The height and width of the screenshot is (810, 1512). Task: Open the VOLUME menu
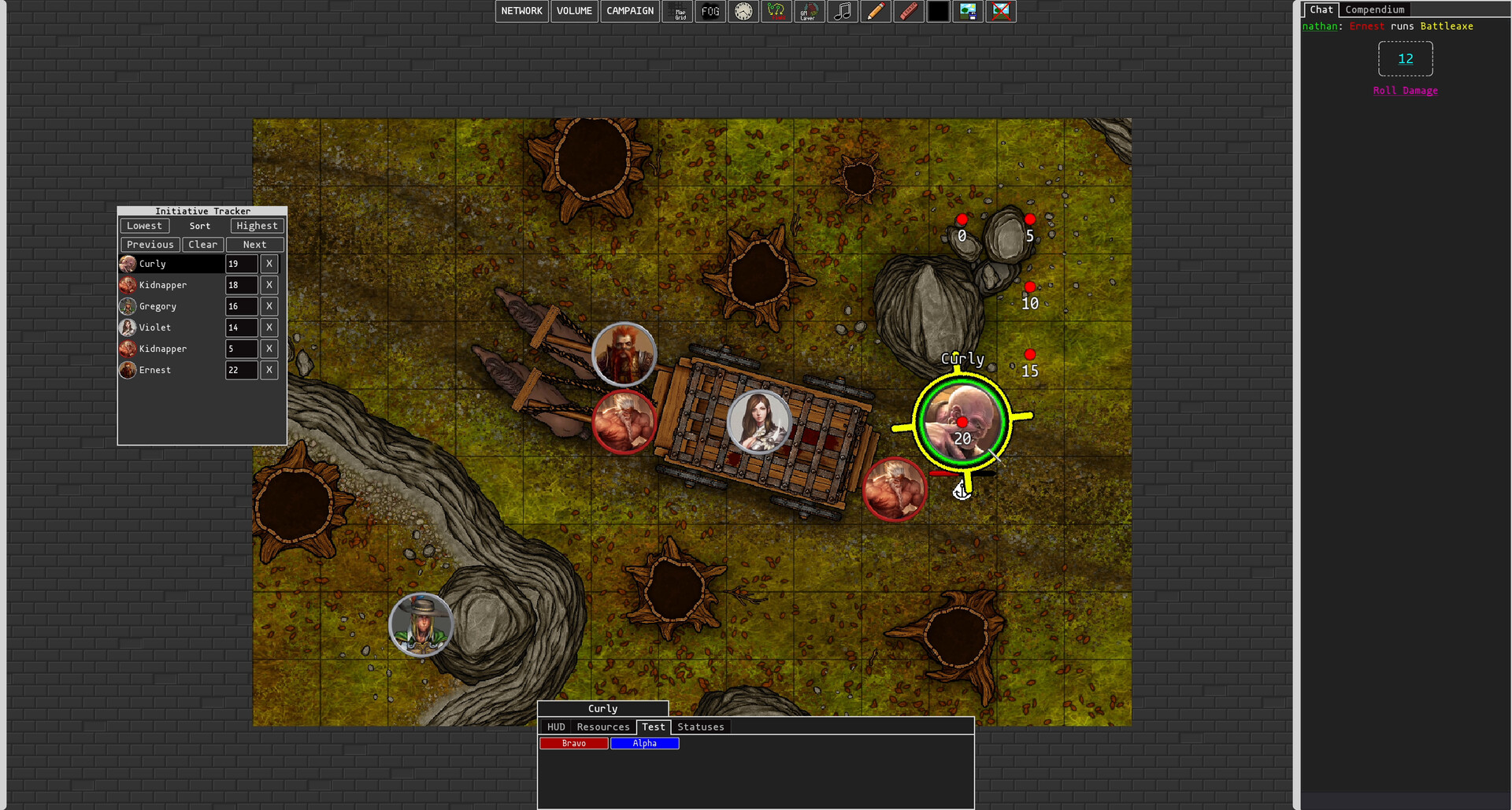tap(574, 11)
